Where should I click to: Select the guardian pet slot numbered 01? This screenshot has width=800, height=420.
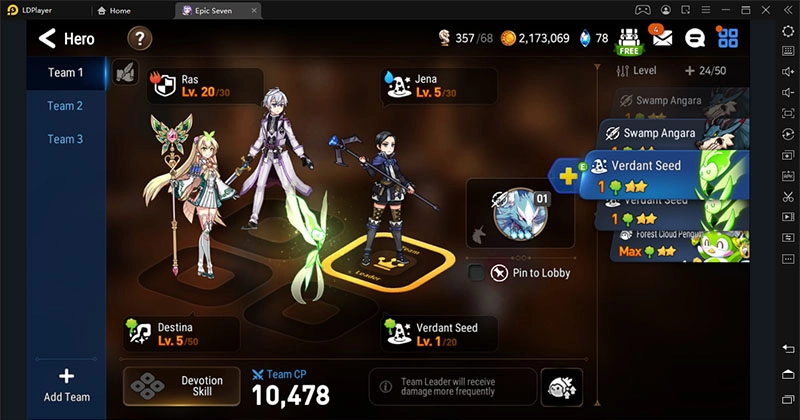click(x=518, y=212)
